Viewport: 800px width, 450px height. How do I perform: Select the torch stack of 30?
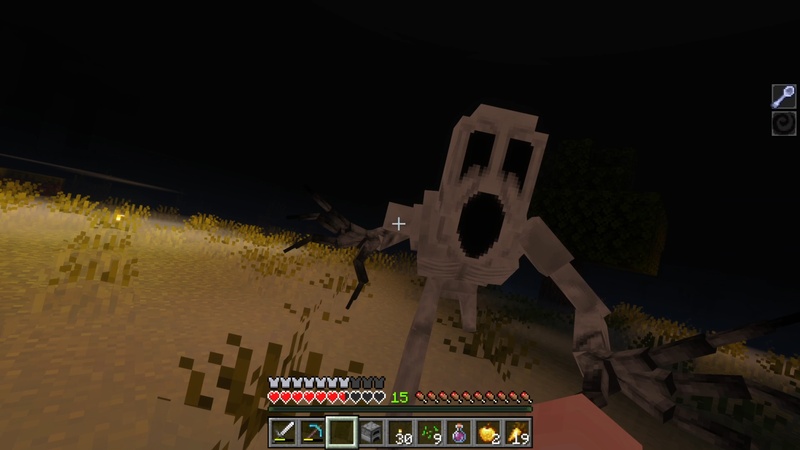click(x=401, y=433)
